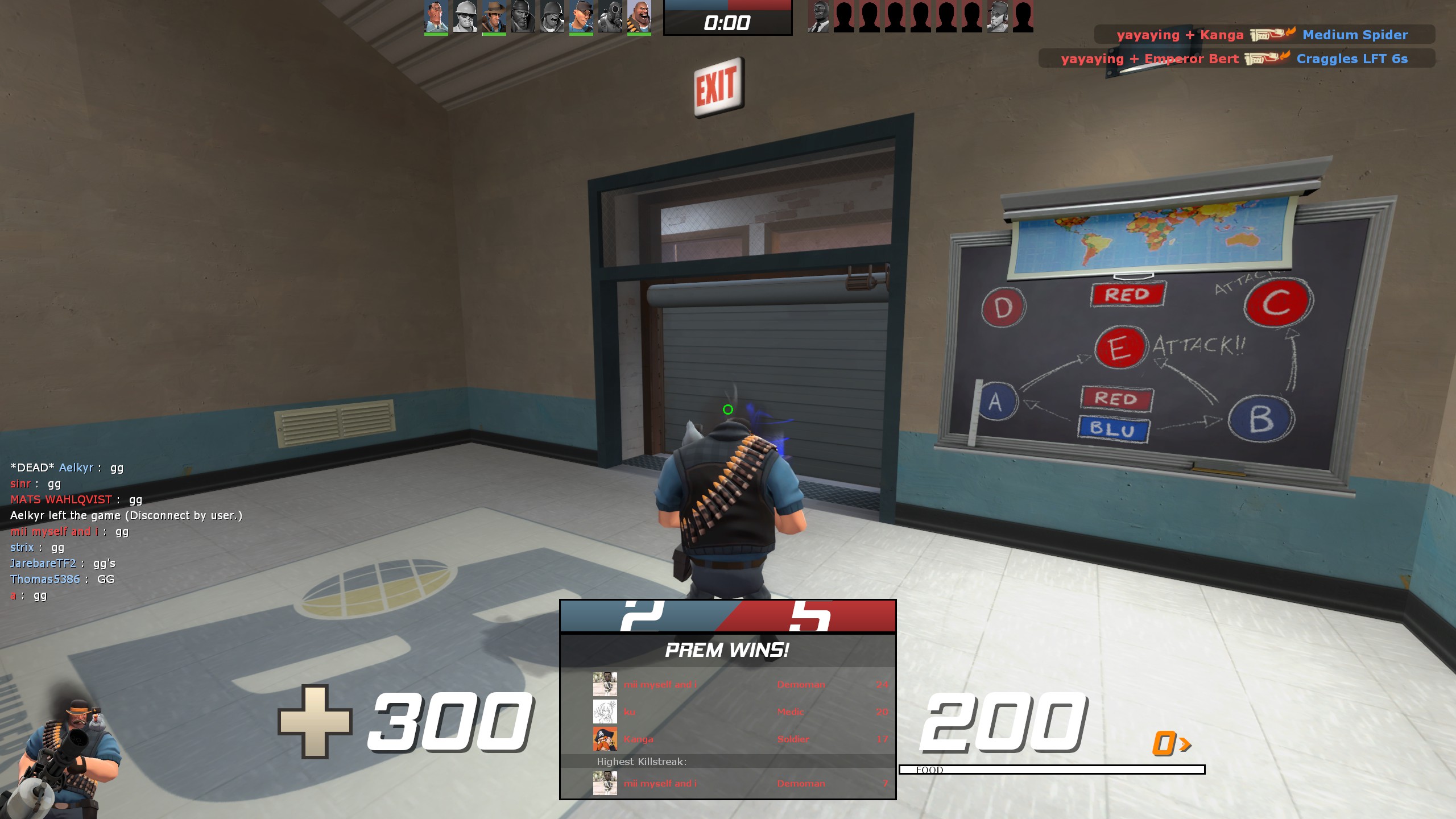Click the BLU Heavy portrait in team bar
This screenshot has width=1456, height=819.
[x=639, y=16]
